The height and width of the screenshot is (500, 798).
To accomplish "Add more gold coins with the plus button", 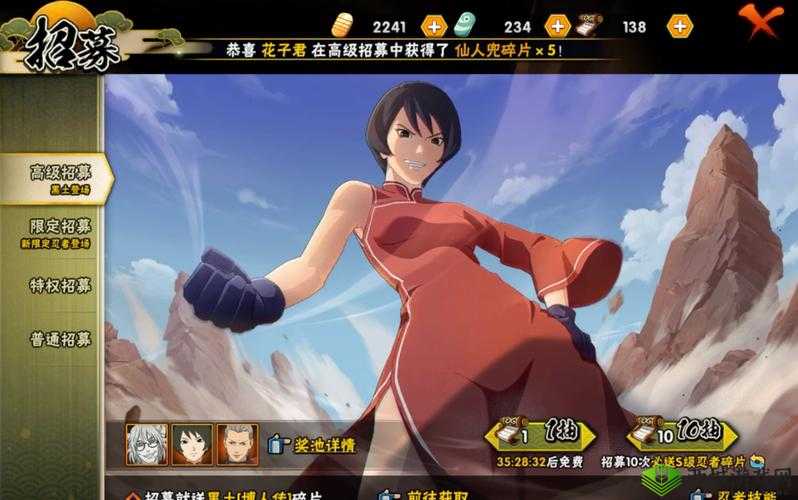I will click(434, 27).
